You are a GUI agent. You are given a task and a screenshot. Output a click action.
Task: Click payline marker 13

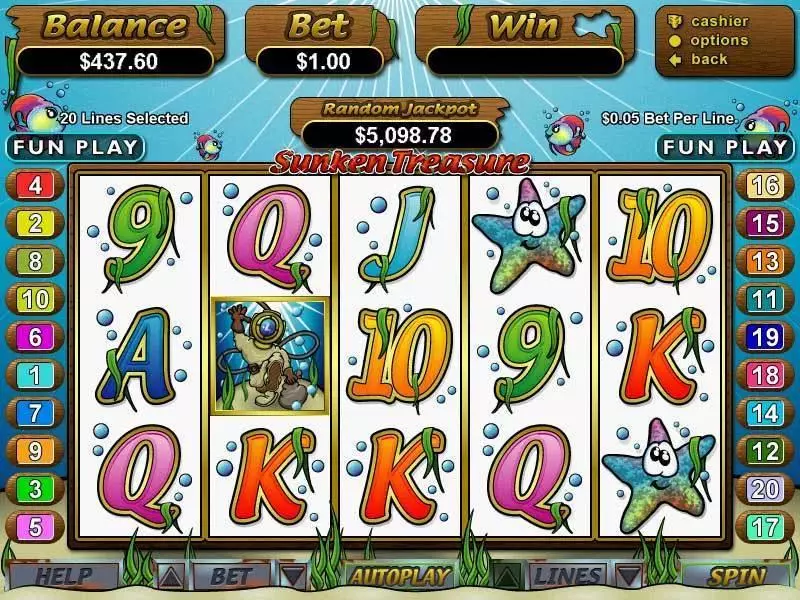(765, 261)
